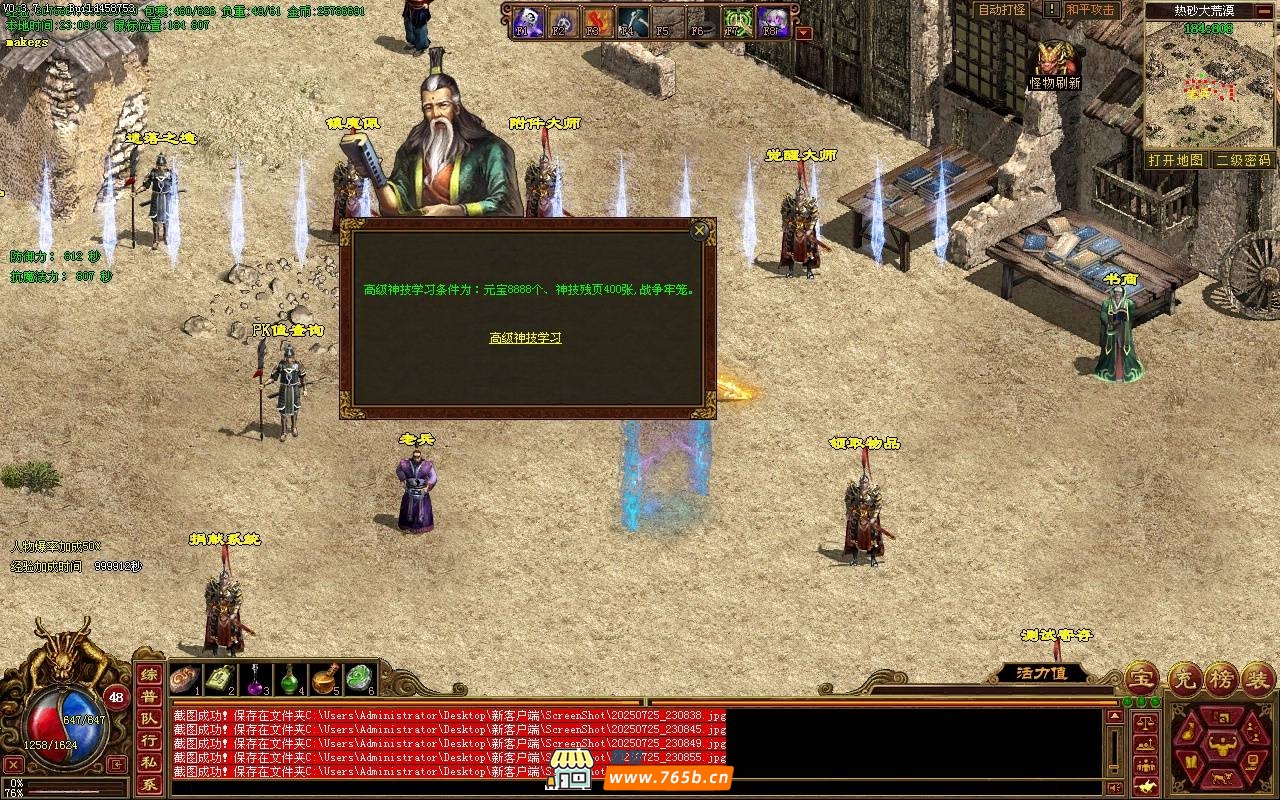Toggle the 自动打怪 auto-fight button
The width and height of the screenshot is (1280, 800).
click(1002, 10)
